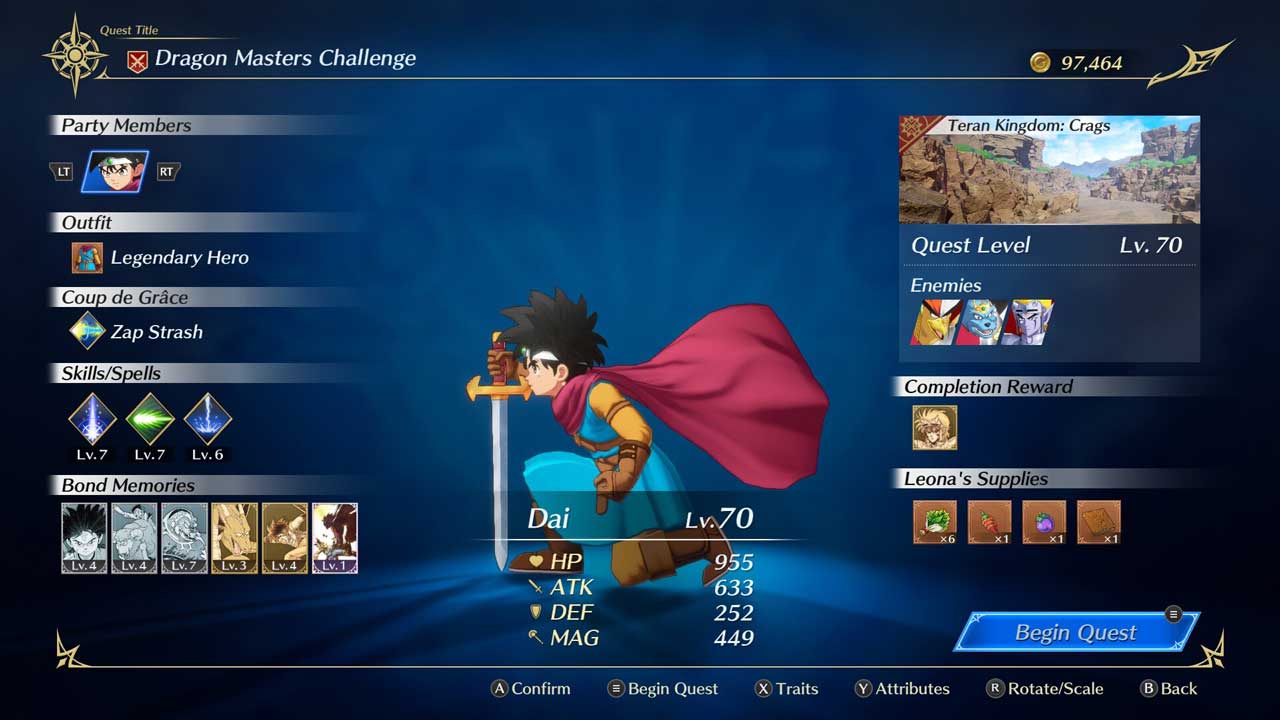The width and height of the screenshot is (1280, 720).
Task: View the Completion Reward card
Action: pos(935,427)
